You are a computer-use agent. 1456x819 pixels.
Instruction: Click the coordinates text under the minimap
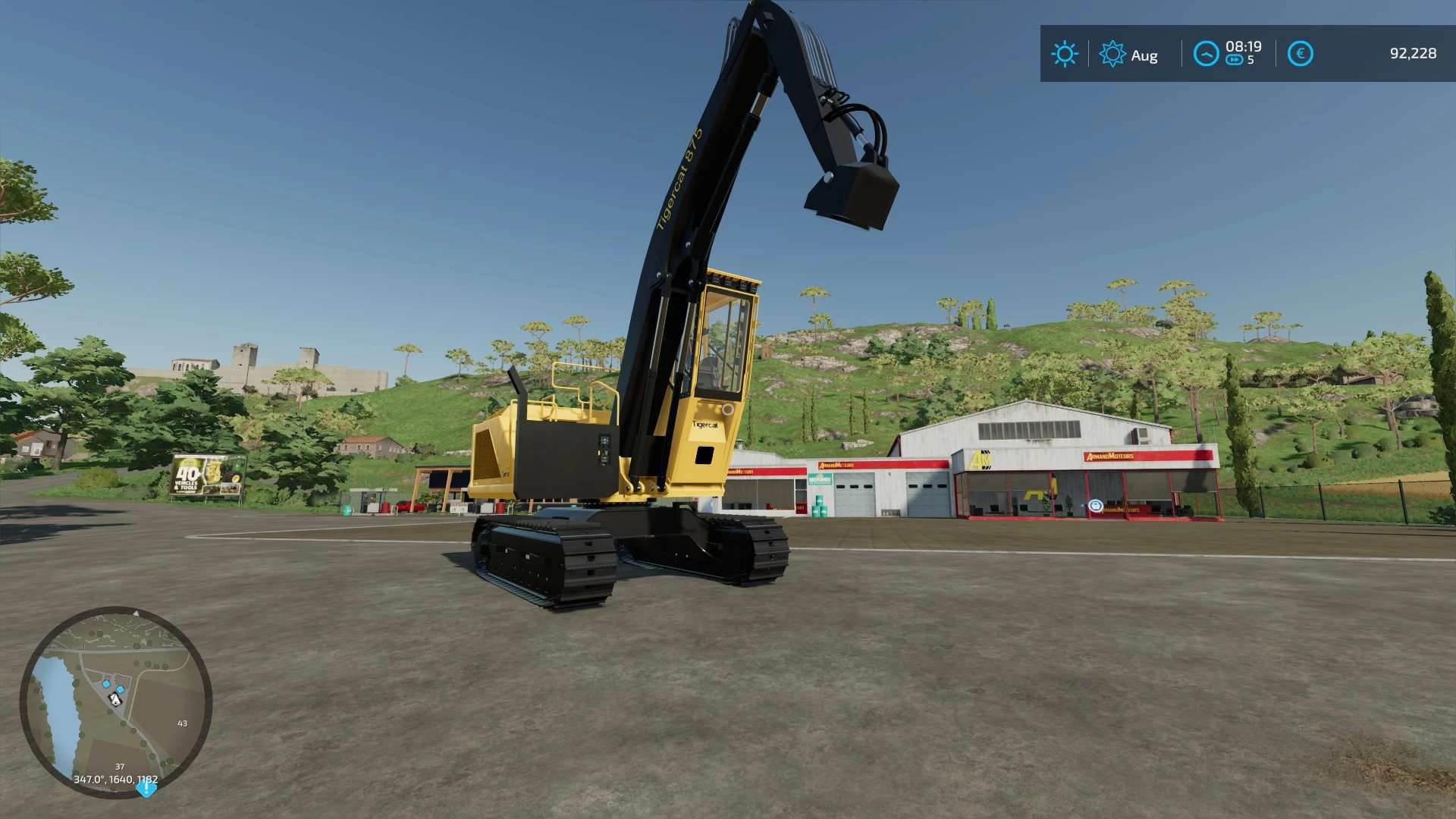pos(116,779)
